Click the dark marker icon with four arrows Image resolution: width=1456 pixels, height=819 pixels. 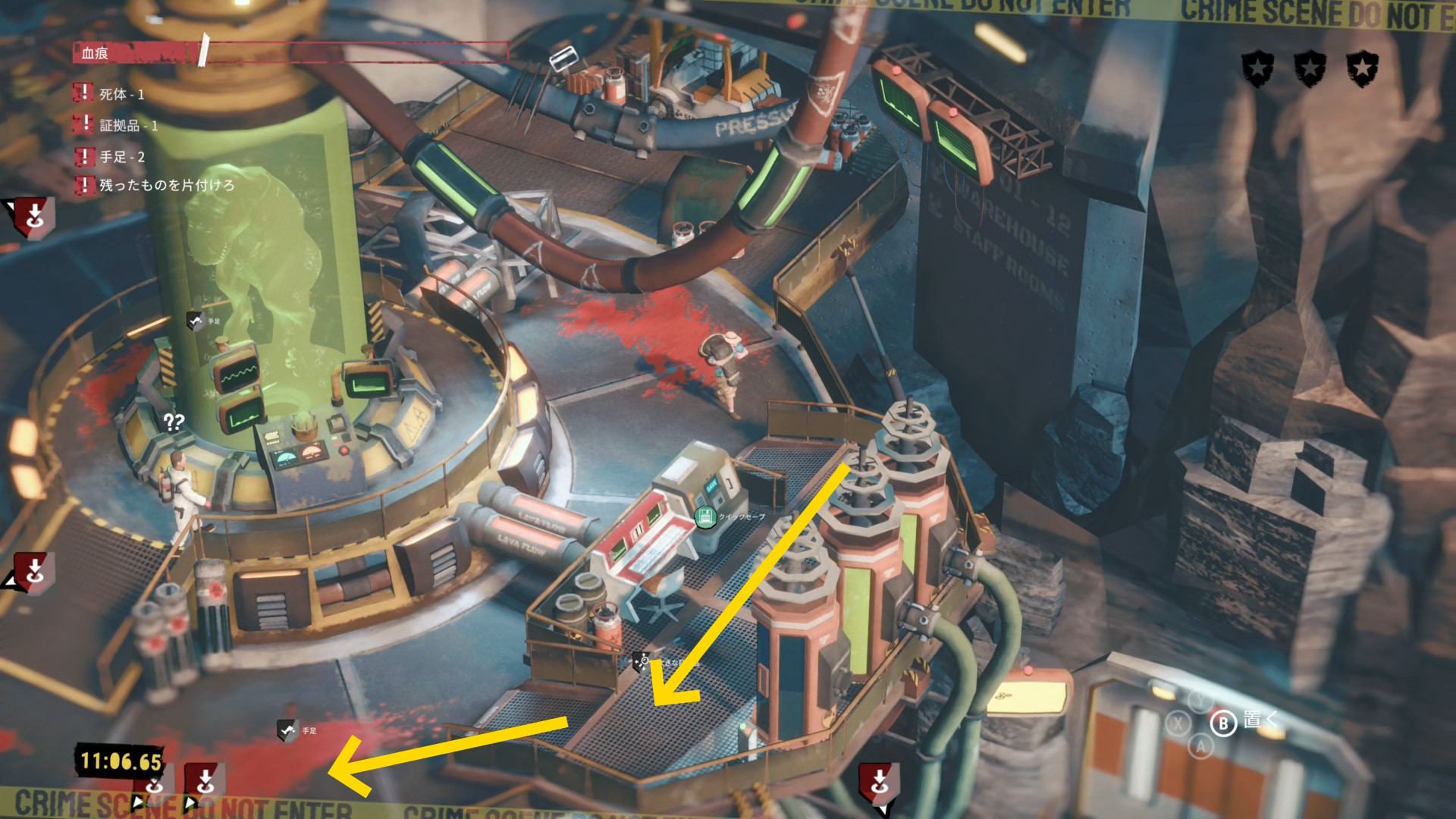click(642, 661)
